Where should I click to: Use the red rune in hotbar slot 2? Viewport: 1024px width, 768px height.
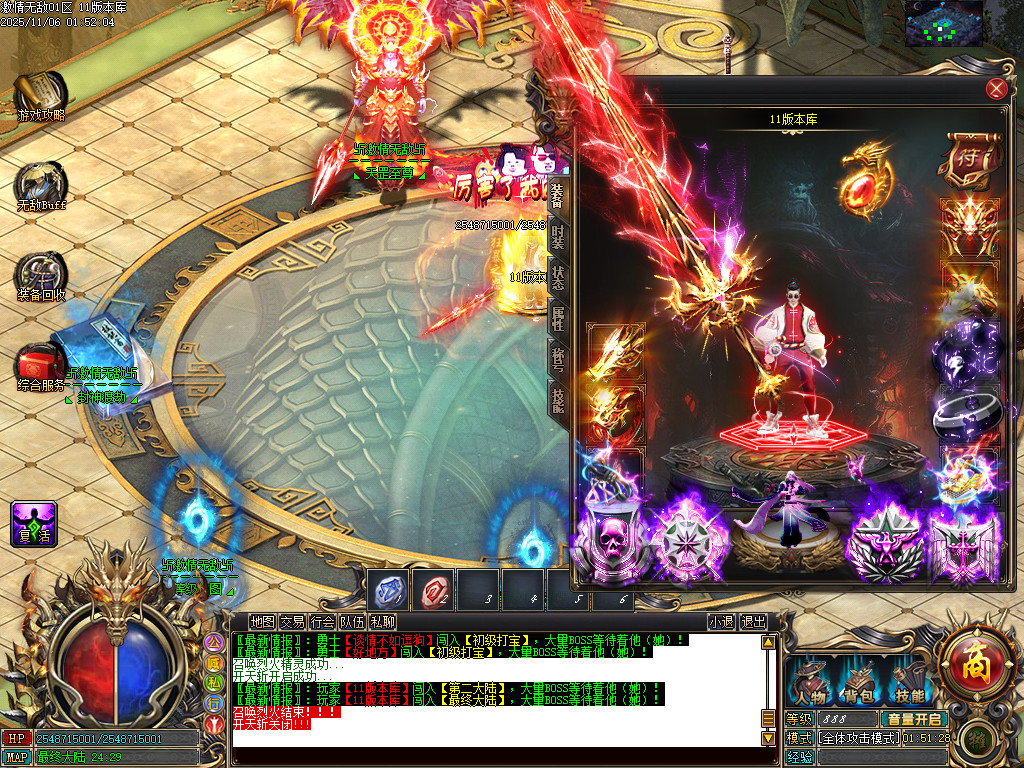(434, 590)
